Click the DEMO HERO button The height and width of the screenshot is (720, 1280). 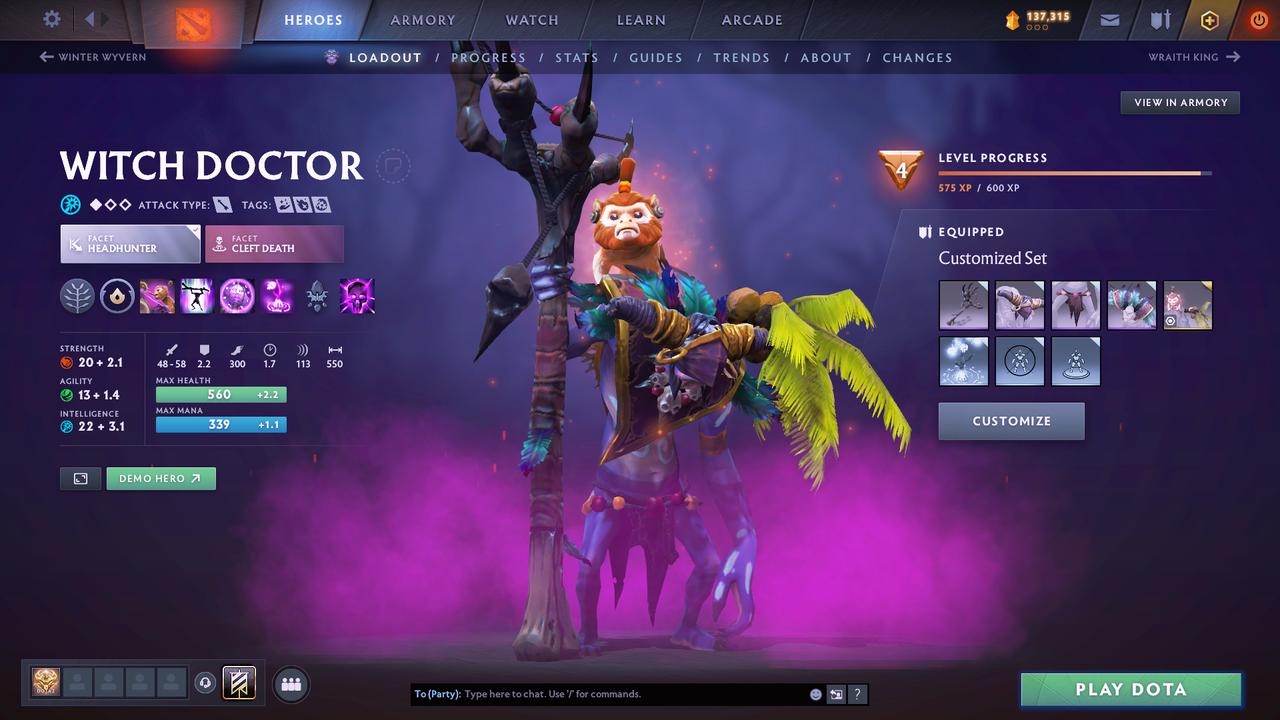click(x=161, y=478)
